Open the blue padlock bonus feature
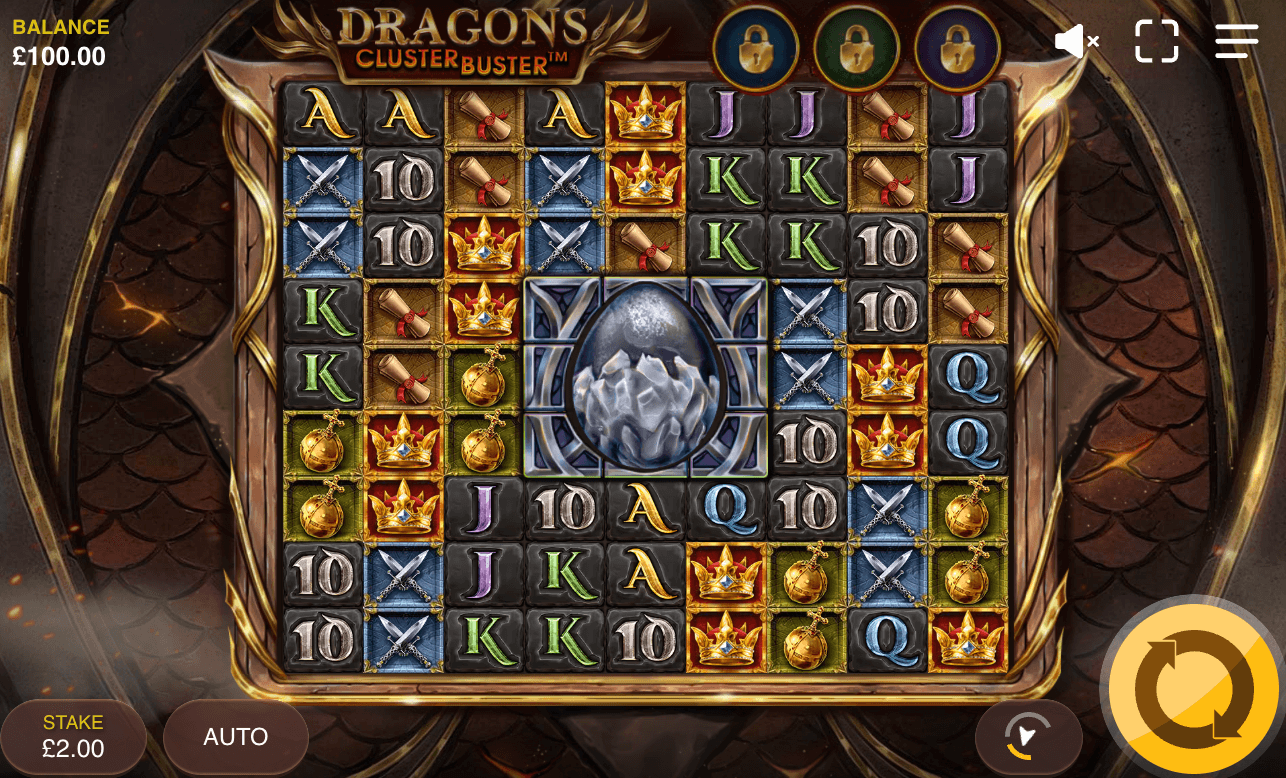 coord(756,46)
